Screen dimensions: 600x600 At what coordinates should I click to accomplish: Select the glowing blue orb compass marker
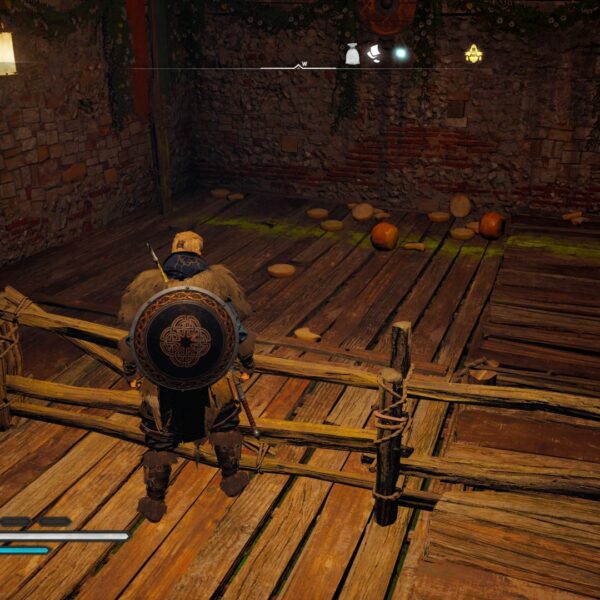400,53
